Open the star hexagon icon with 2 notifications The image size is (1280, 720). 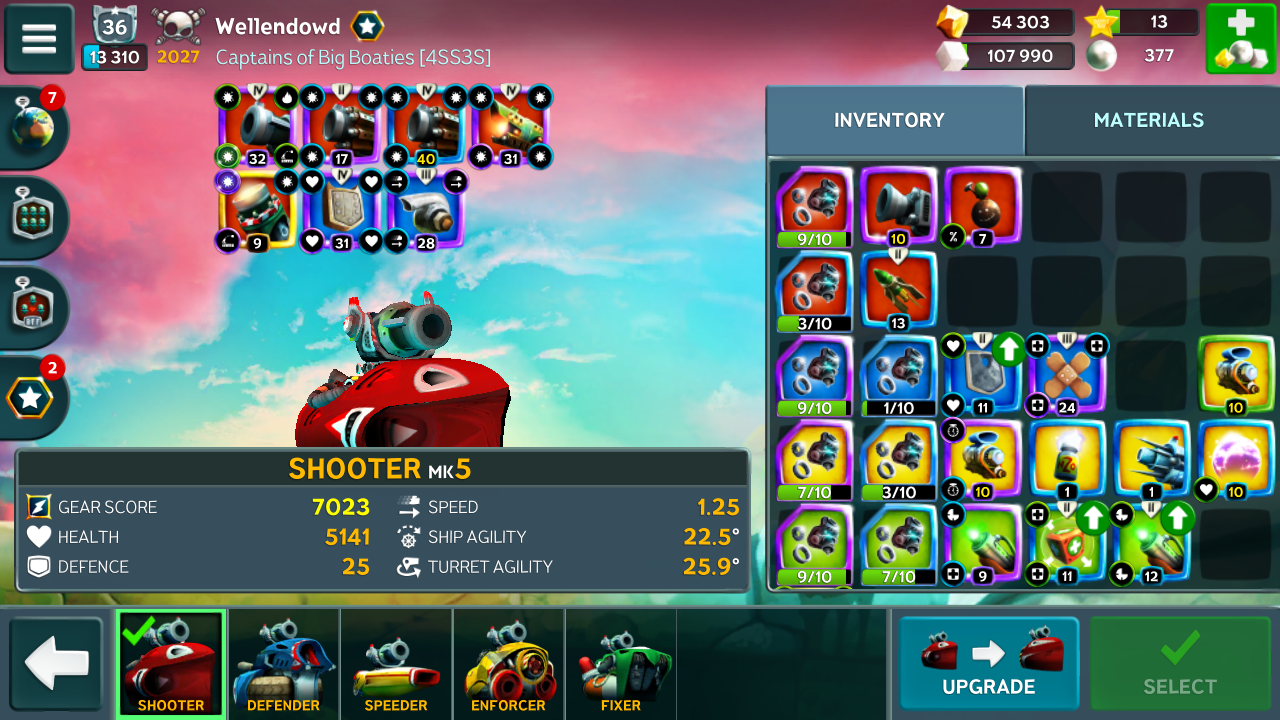click(x=32, y=397)
